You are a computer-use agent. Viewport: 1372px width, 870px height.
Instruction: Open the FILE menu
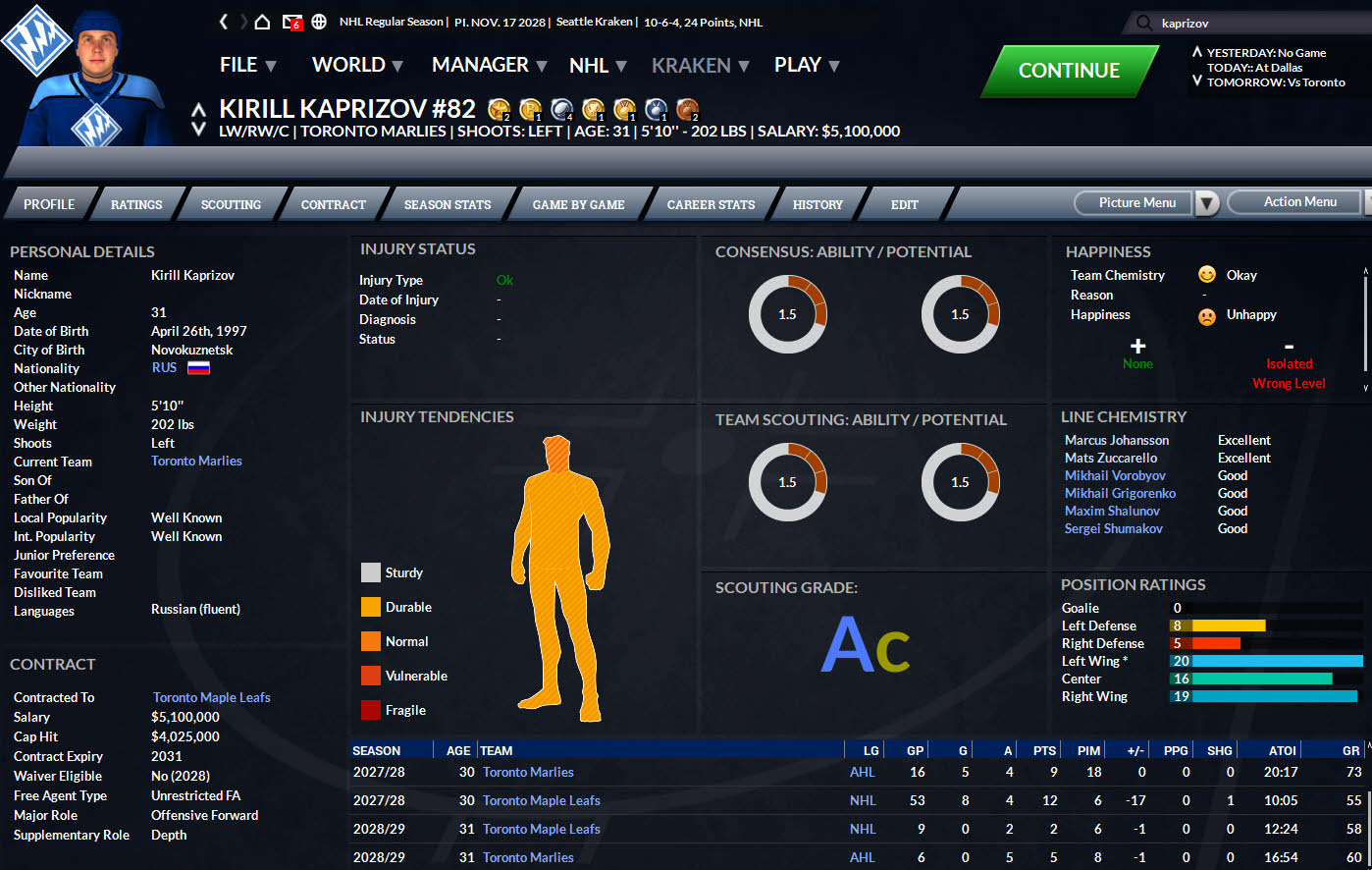247,65
